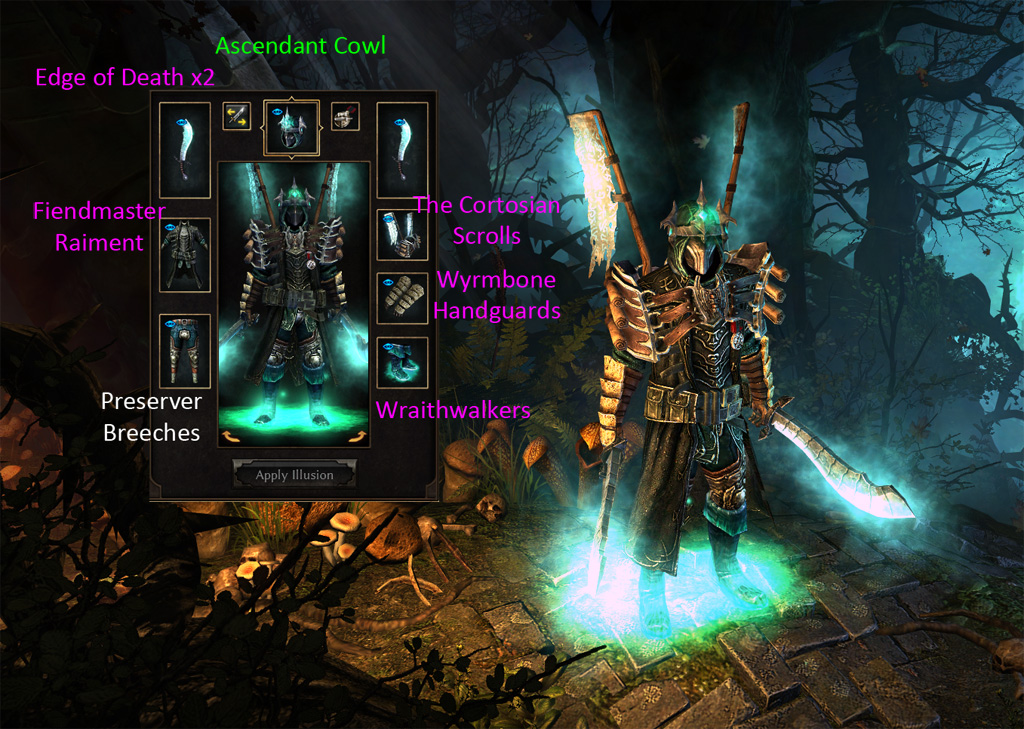Rotate the character preview right
This screenshot has width=1024, height=729.
tap(355, 434)
